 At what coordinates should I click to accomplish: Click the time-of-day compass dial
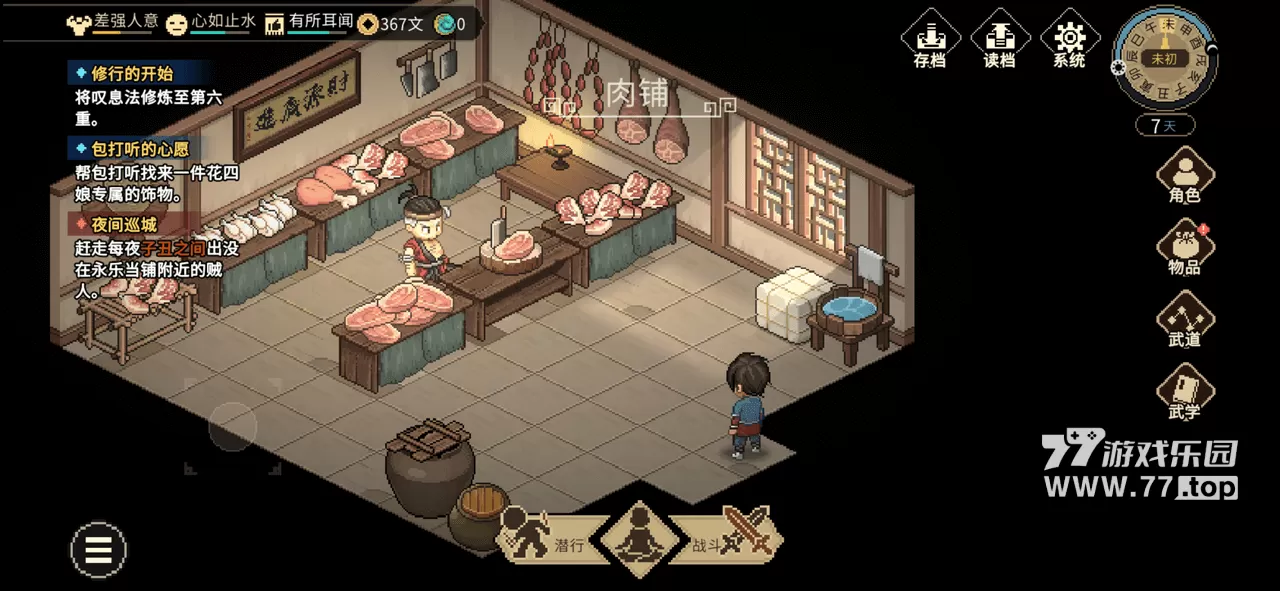pos(1163,58)
